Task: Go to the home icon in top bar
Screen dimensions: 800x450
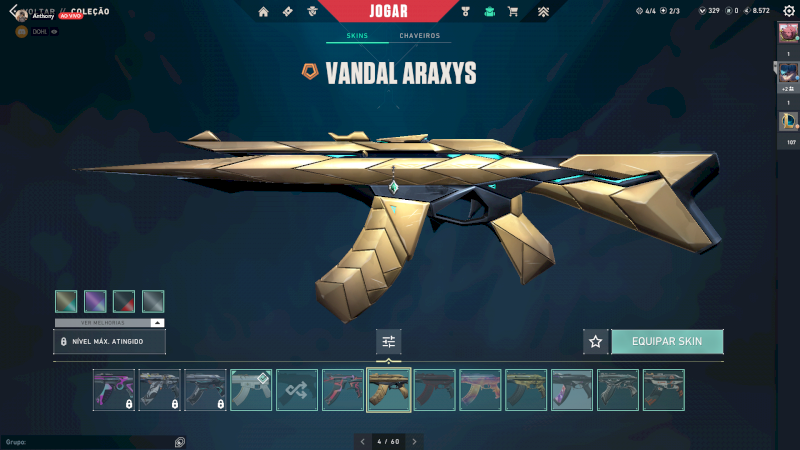Action: pyautogui.click(x=264, y=12)
